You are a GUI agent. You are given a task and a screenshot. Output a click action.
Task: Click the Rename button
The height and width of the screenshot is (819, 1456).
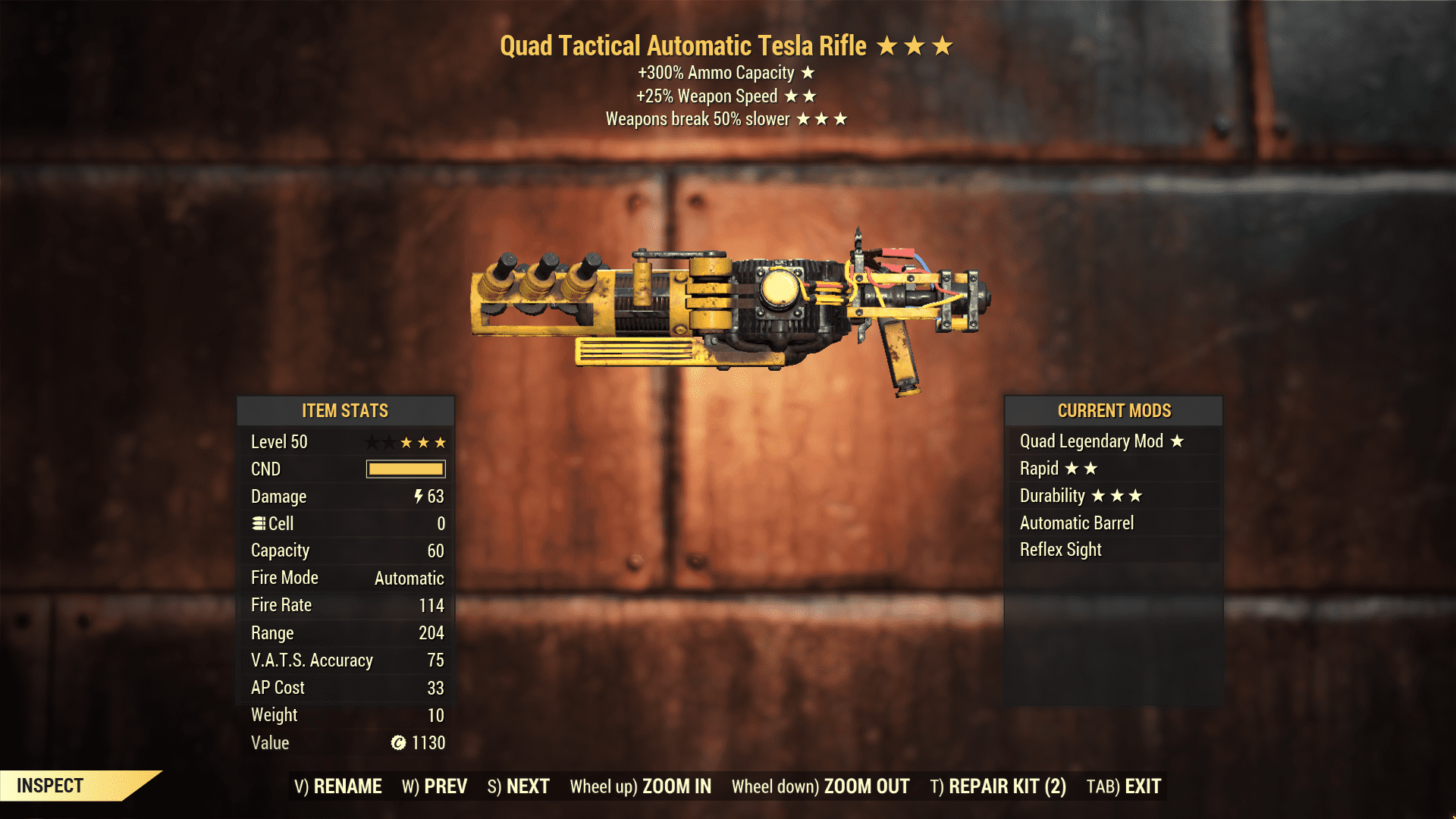pos(338,786)
